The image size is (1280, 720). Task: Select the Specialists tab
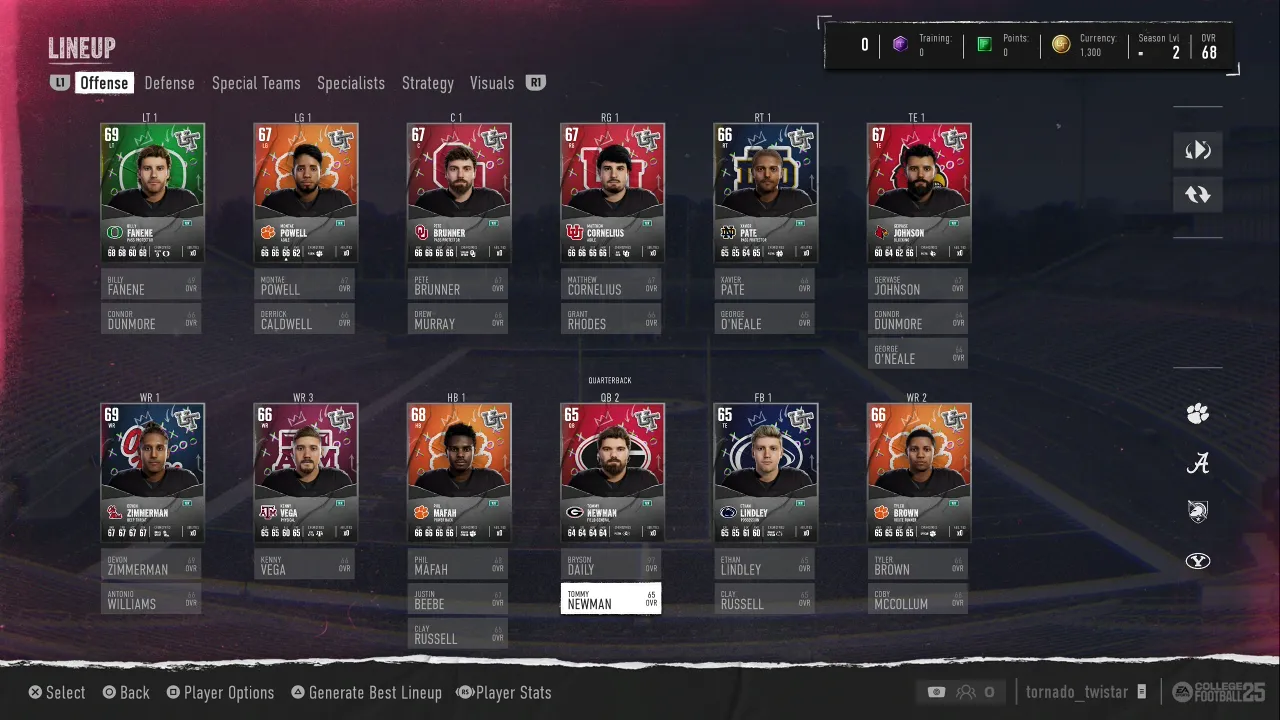click(351, 83)
